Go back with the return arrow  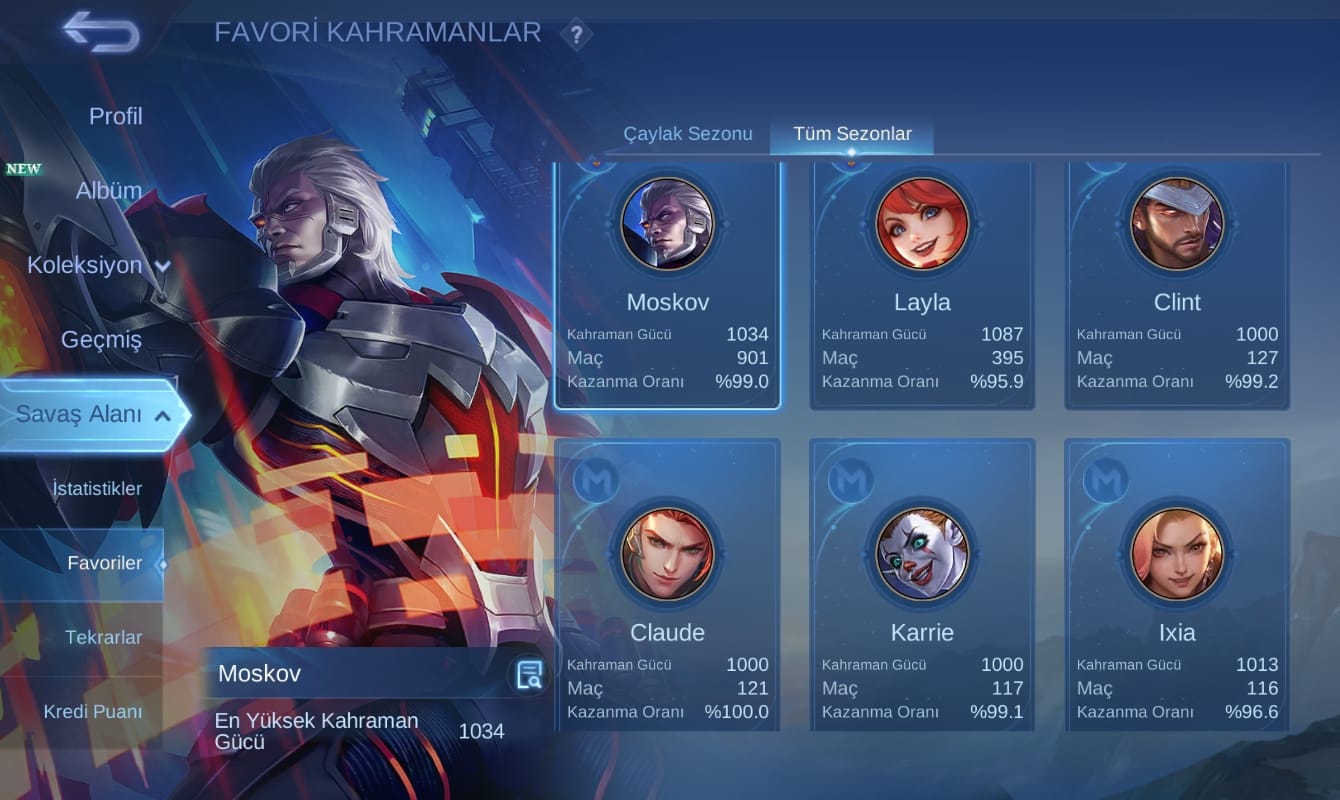101,32
